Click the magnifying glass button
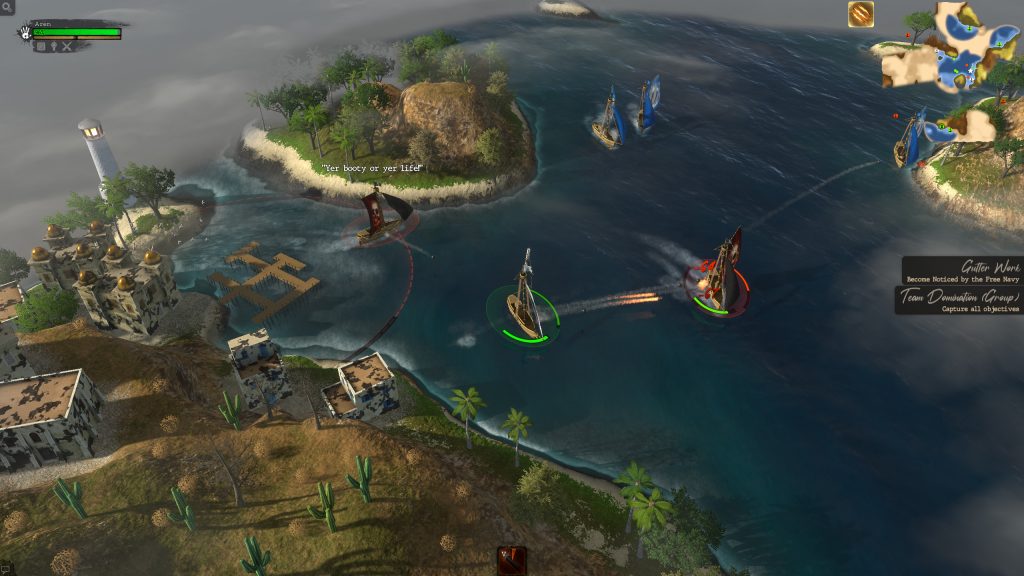Screen dimensions: 1024x576 click(7, 7)
